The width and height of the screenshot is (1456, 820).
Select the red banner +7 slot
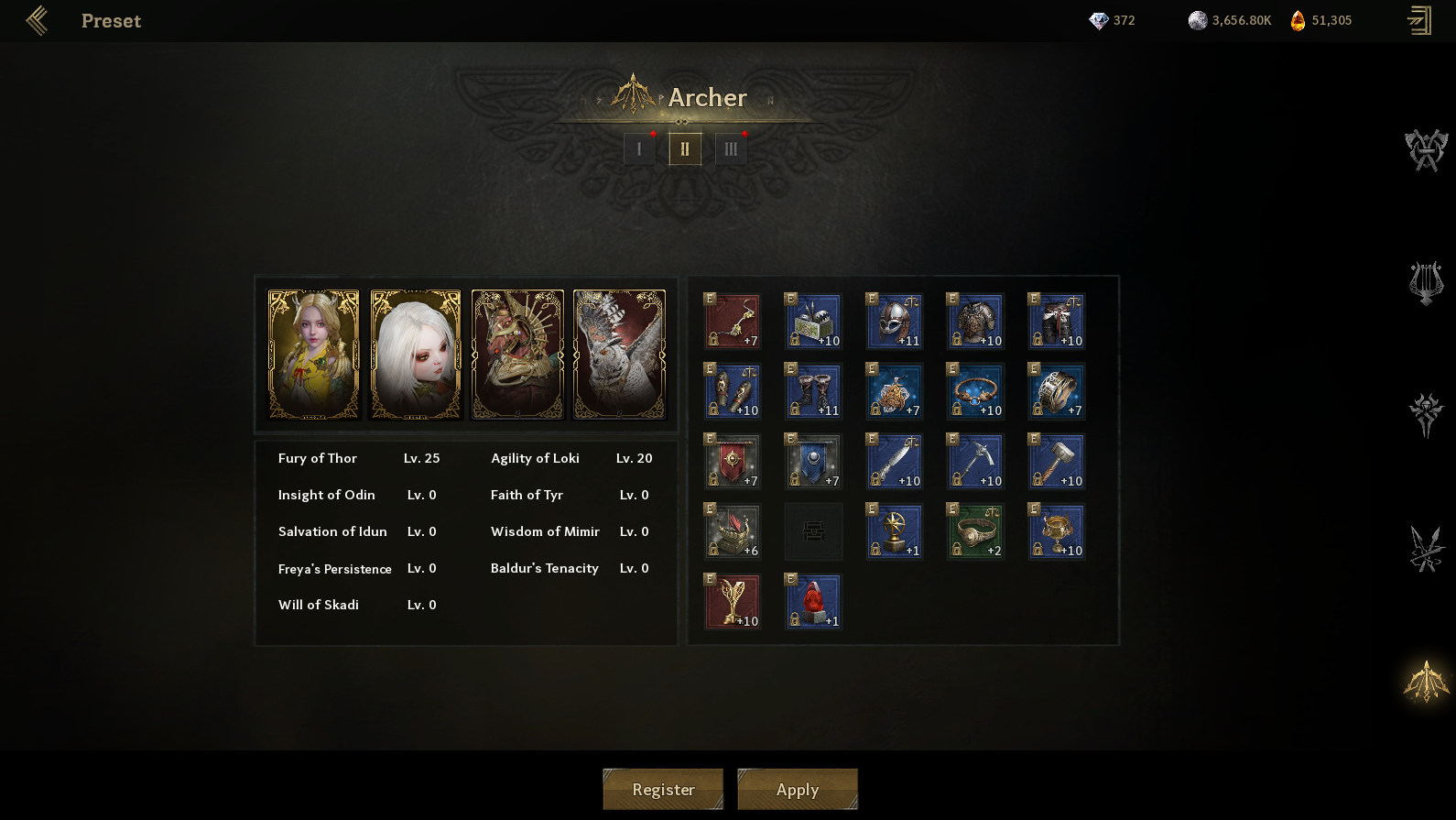point(733,462)
